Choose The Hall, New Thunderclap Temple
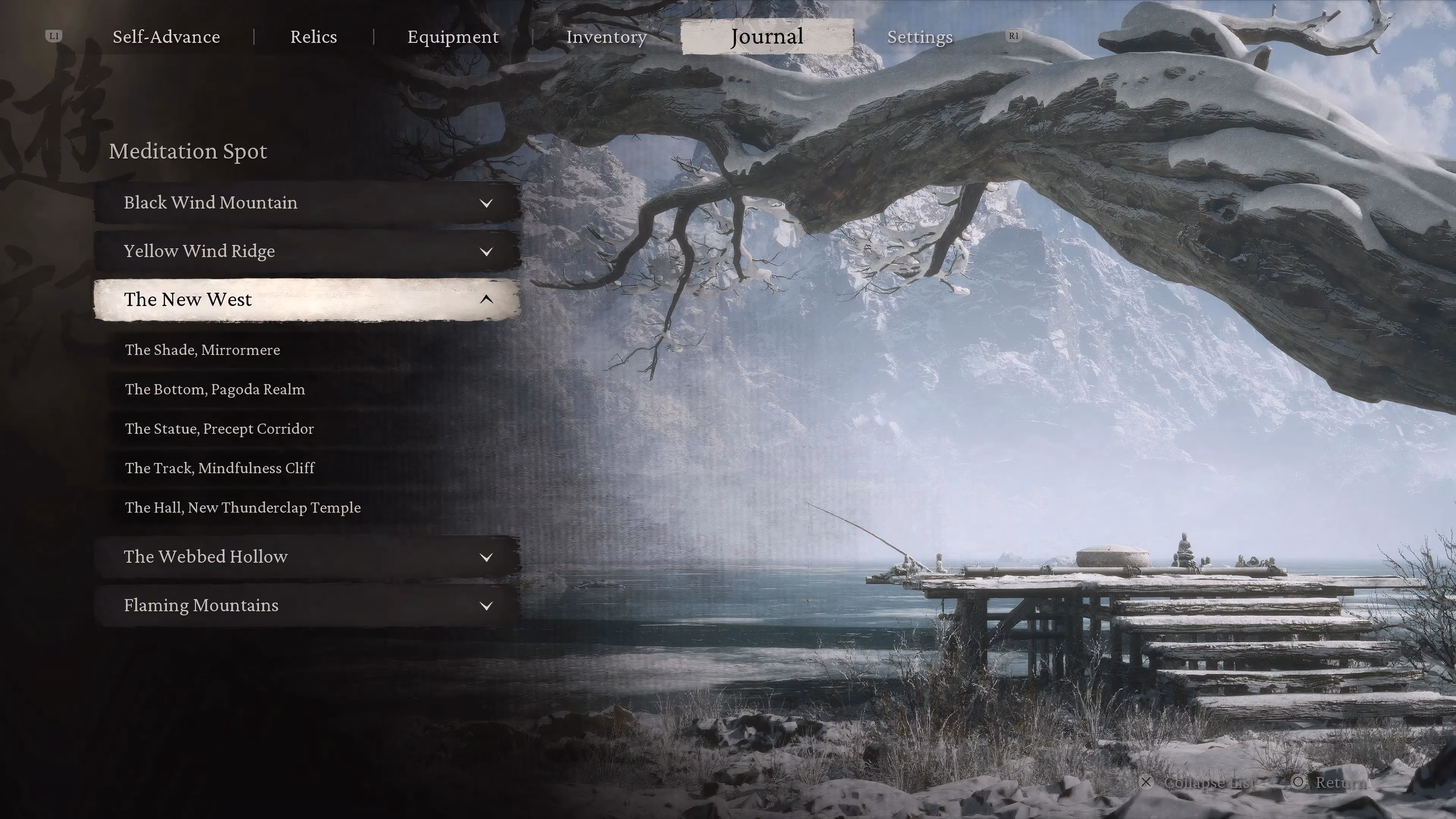The height and width of the screenshot is (819, 1456). coord(243,508)
